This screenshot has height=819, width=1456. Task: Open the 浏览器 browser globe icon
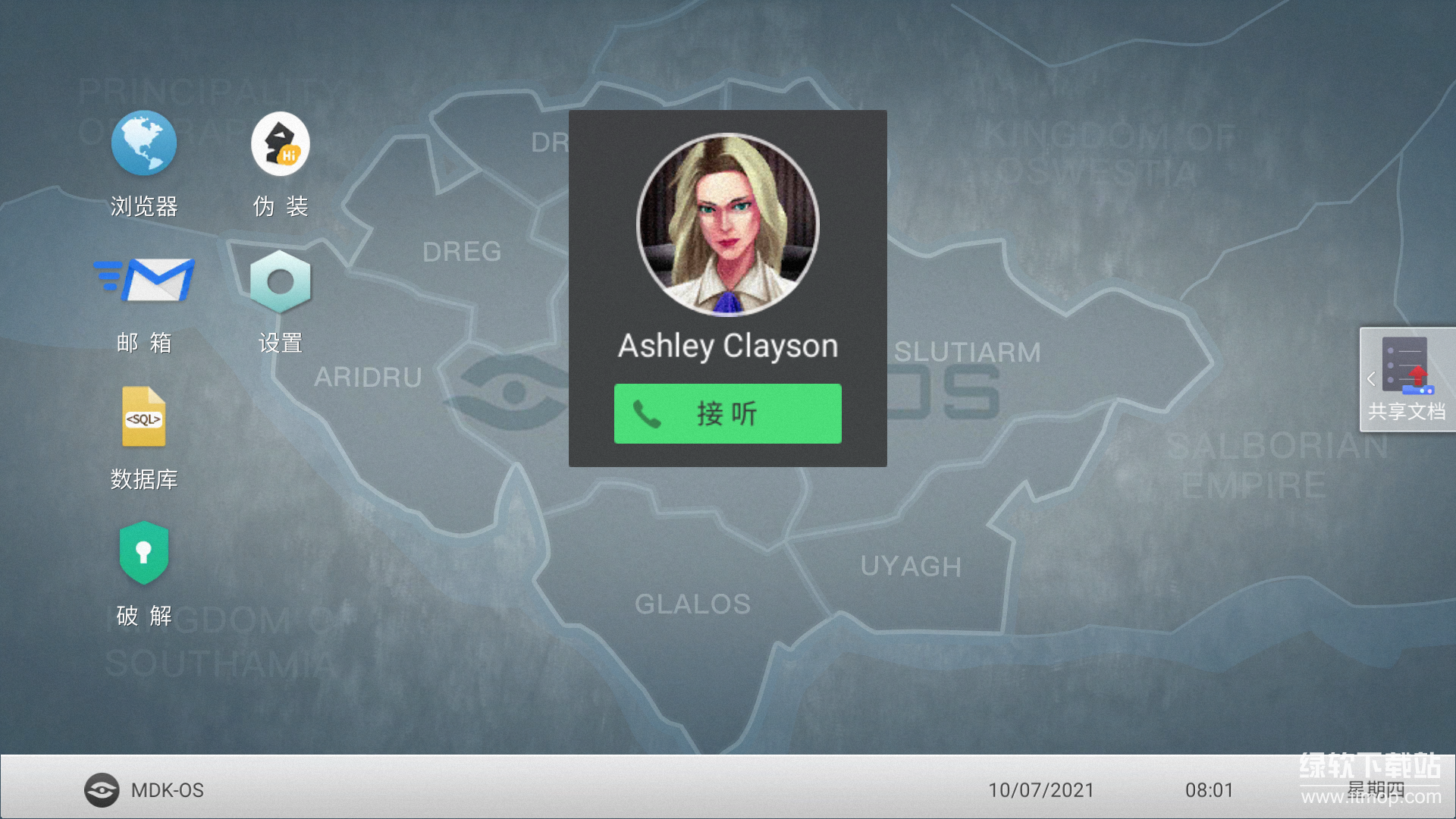pos(144,144)
